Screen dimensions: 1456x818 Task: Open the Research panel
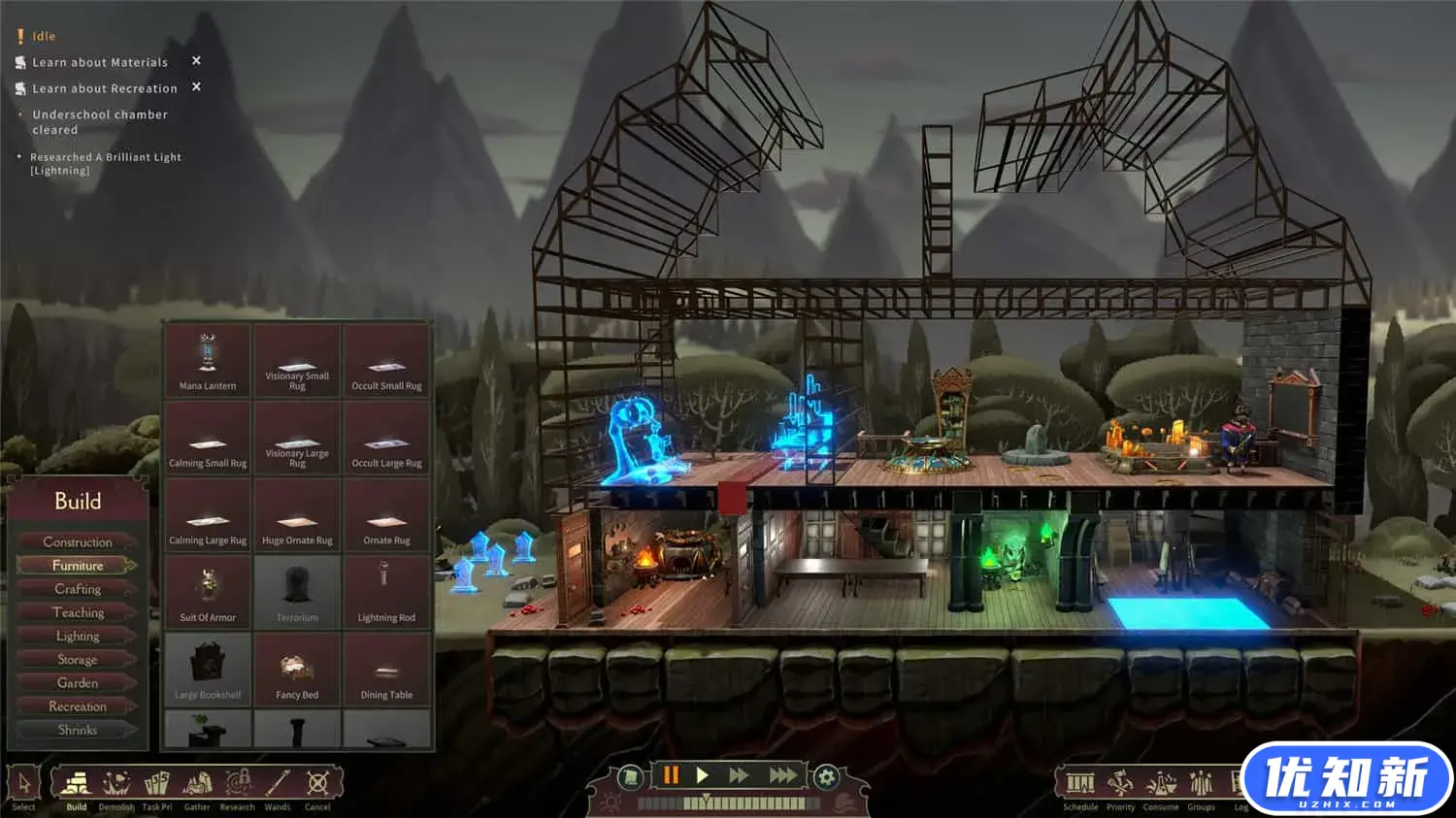pos(237,784)
